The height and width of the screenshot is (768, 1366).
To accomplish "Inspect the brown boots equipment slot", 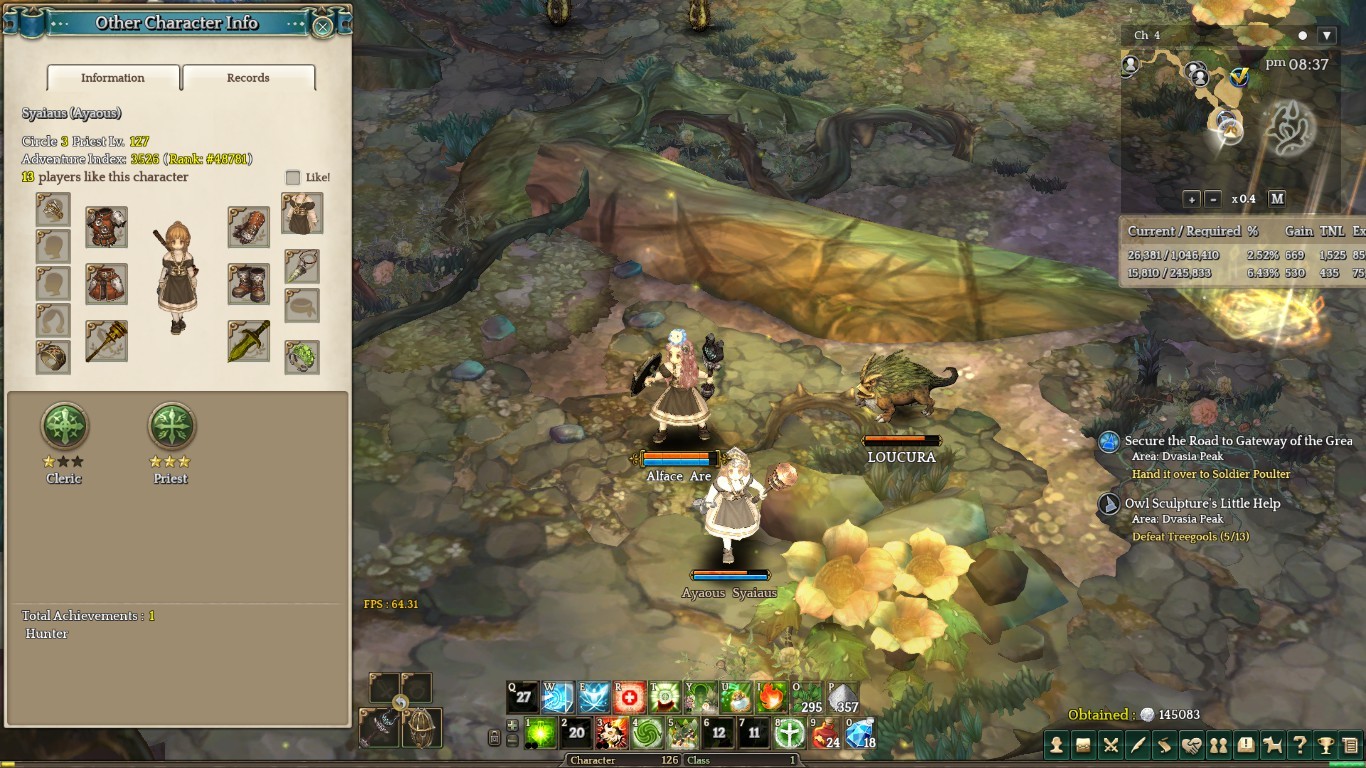I will pyautogui.click(x=248, y=284).
